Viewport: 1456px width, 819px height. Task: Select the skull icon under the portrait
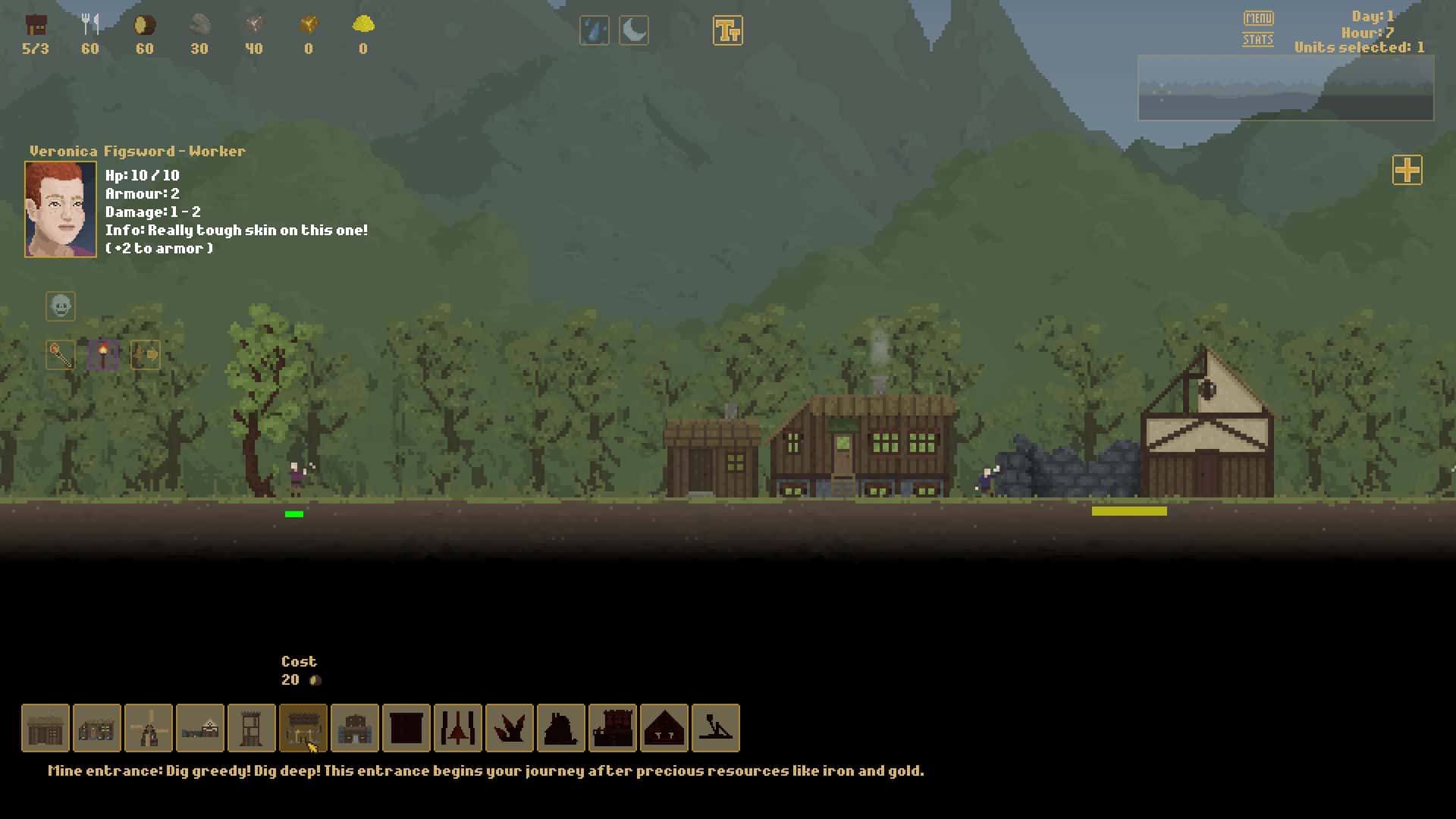coord(61,306)
